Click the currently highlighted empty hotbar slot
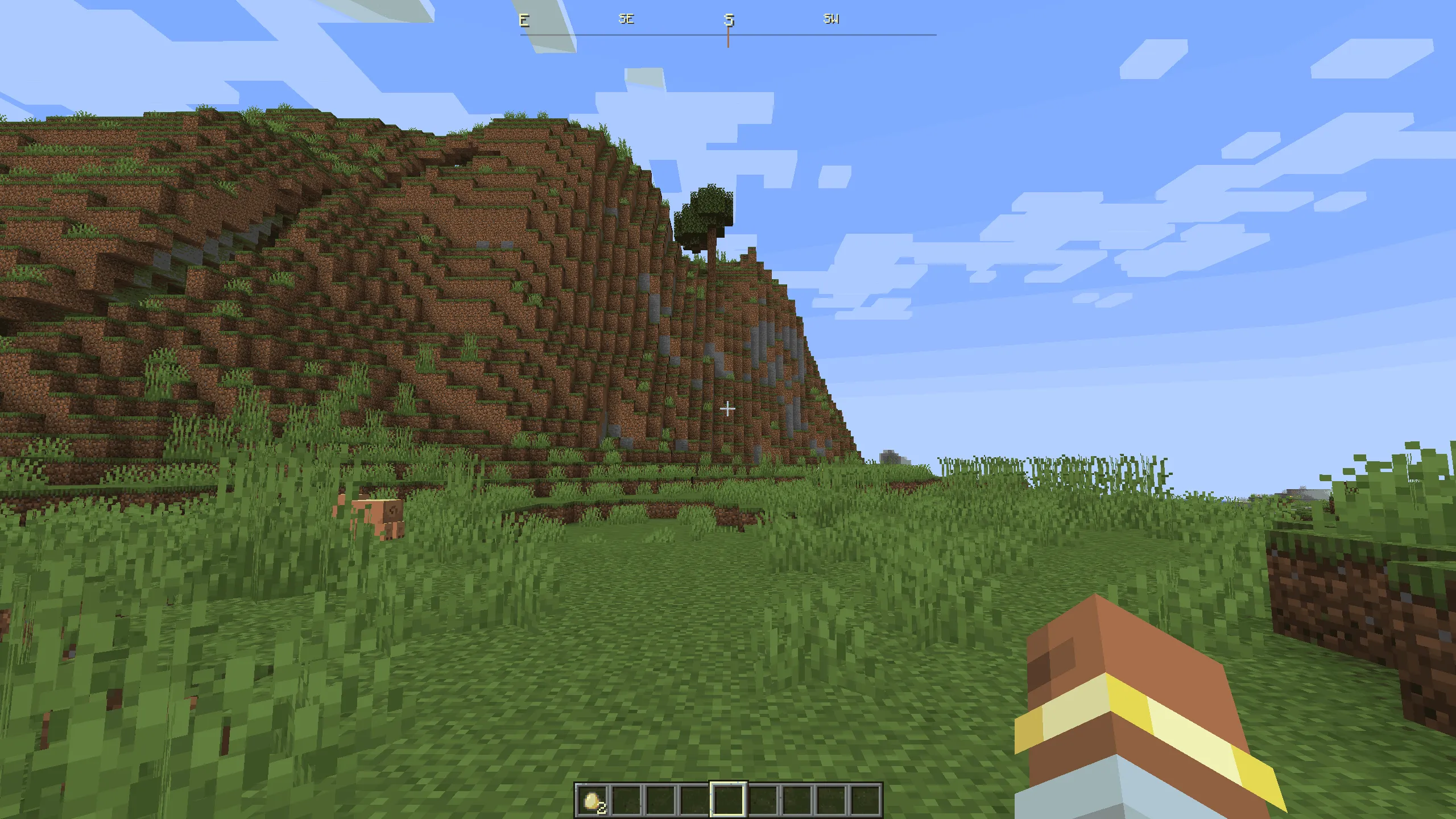Screen dimensions: 1456x819 point(728,800)
